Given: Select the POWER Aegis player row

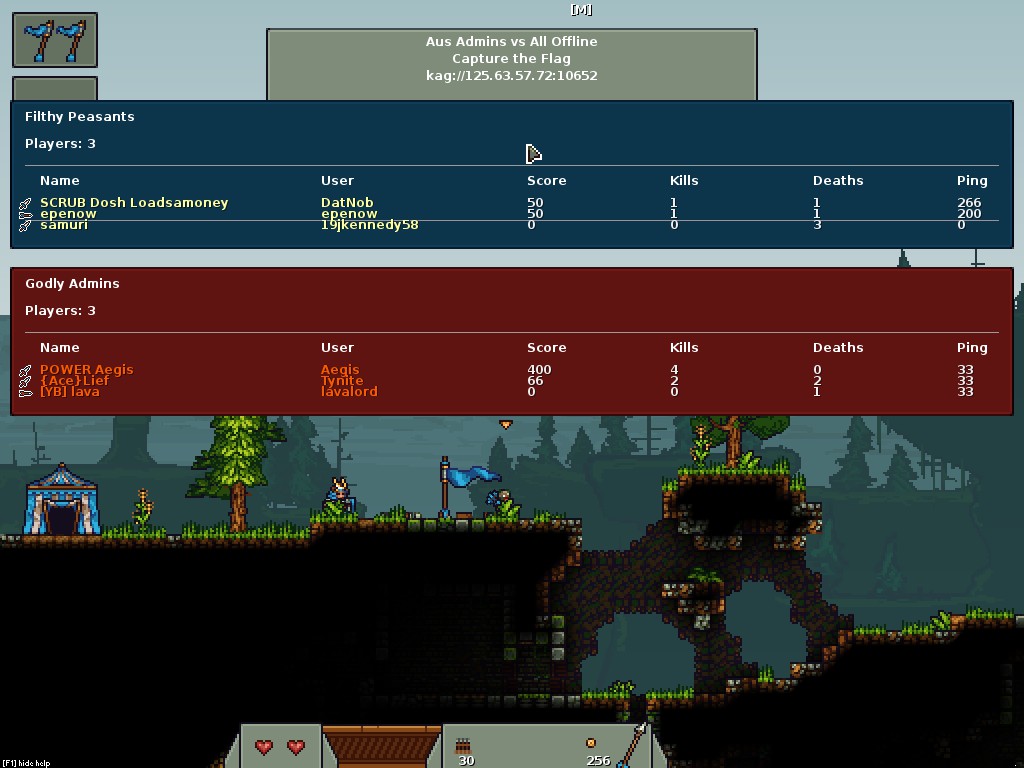Looking at the screenshot, I should pyautogui.click(x=86, y=370).
